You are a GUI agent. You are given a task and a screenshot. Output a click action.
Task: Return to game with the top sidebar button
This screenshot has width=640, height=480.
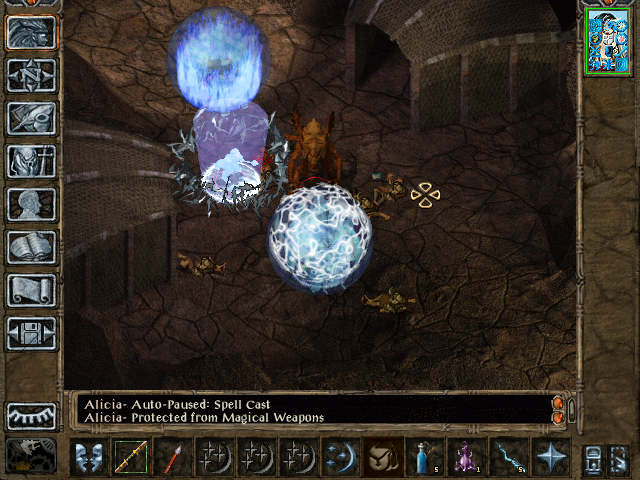[x=31, y=33]
